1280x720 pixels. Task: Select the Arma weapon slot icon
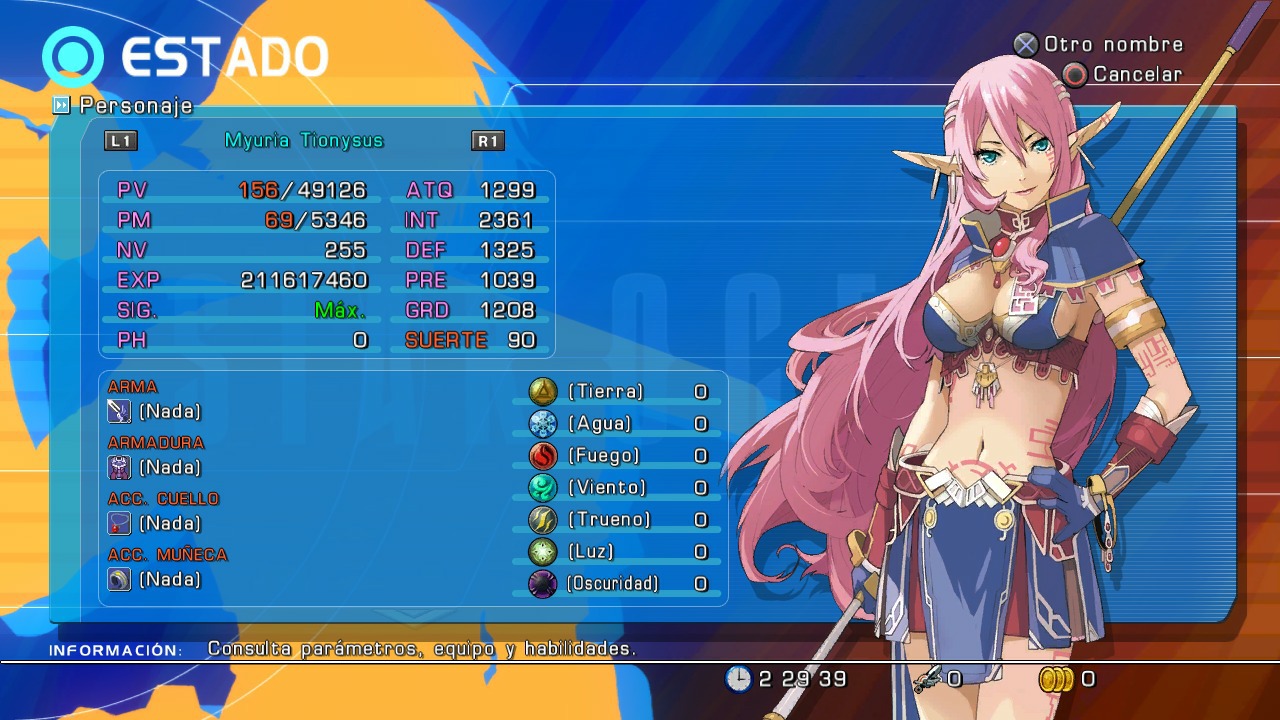click(x=119, y=410)
